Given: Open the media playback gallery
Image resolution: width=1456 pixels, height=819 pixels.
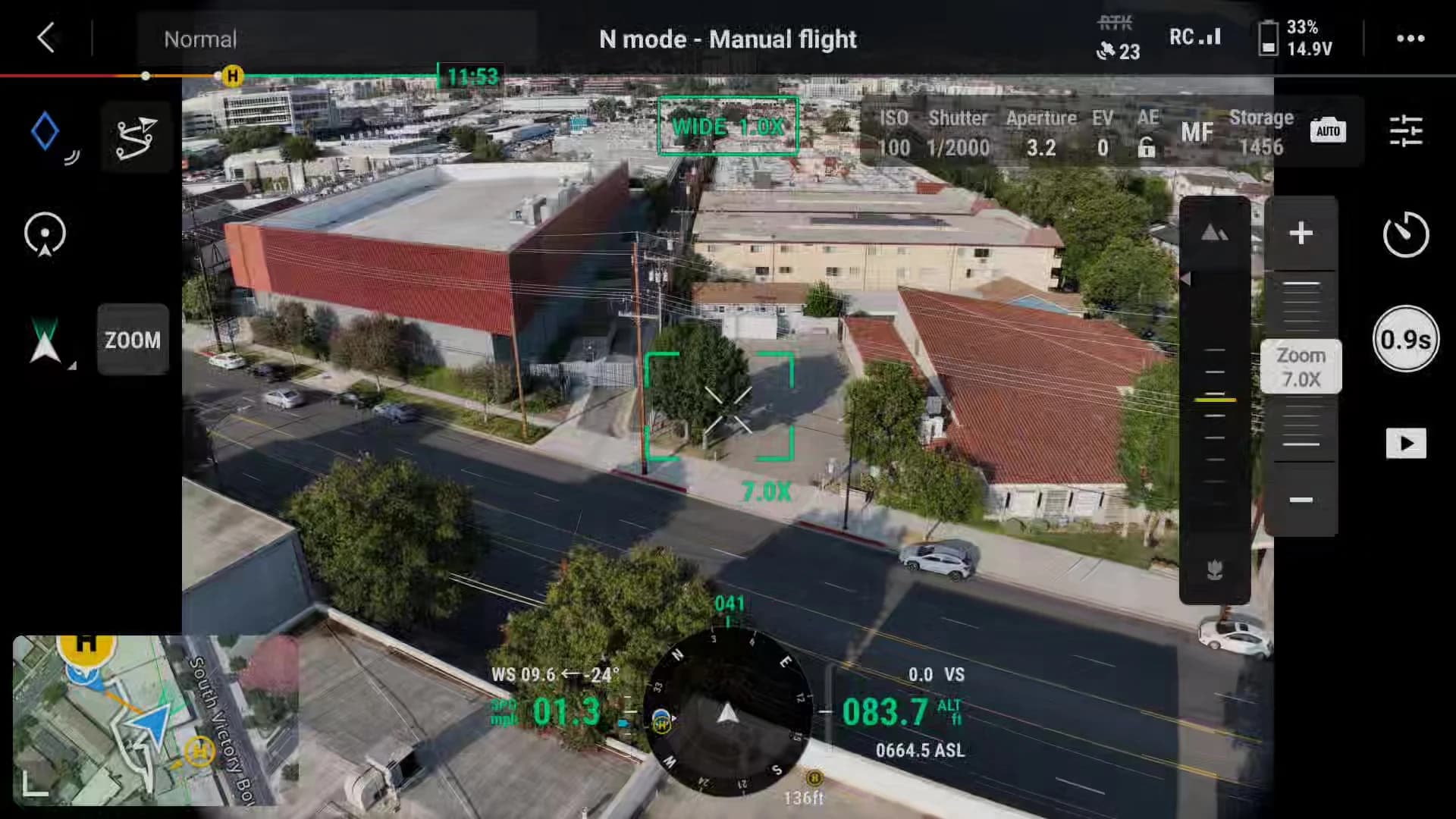Looking at the screenshot, I should (1405, 444).
